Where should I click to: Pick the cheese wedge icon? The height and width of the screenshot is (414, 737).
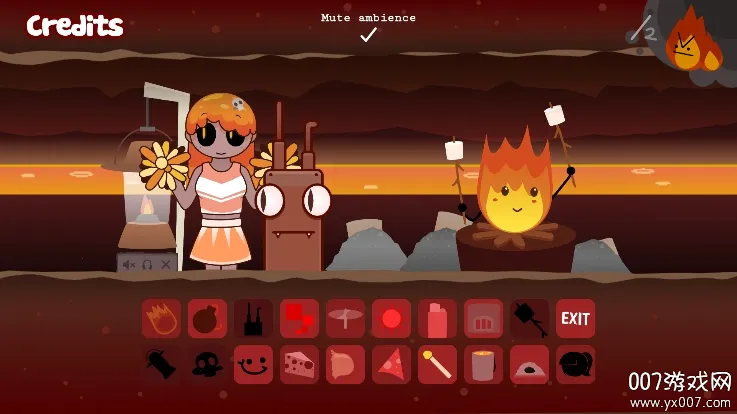(299, 365)
